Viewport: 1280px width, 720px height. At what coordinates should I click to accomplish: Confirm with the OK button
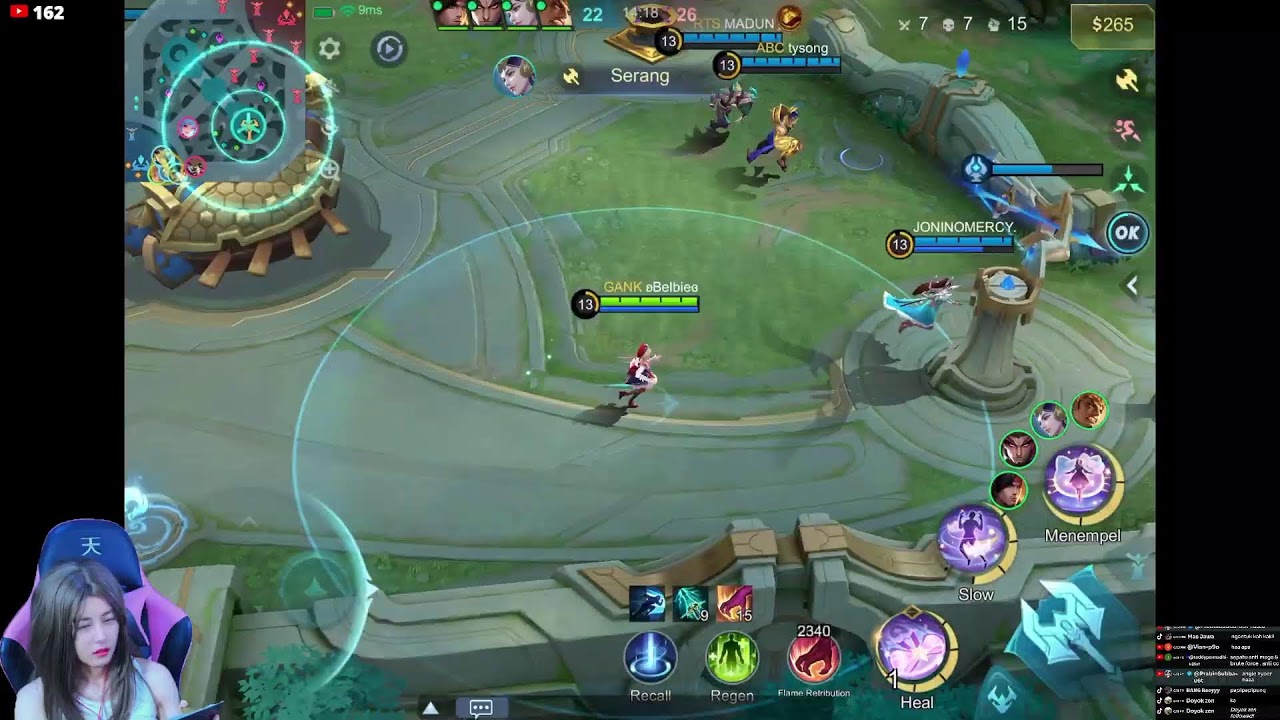coord(1127,233)
